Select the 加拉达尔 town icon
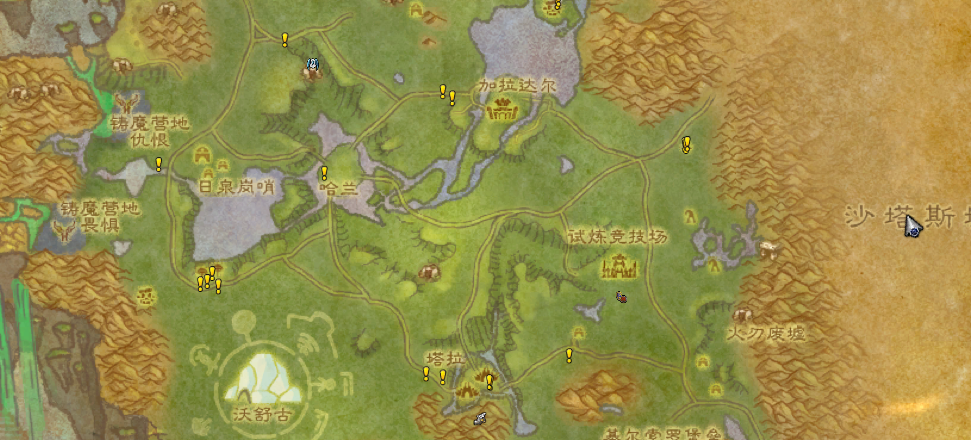Image resolution: width=971 pixels, height=440 pixels. pyautogui.click(x=498, y=111)
